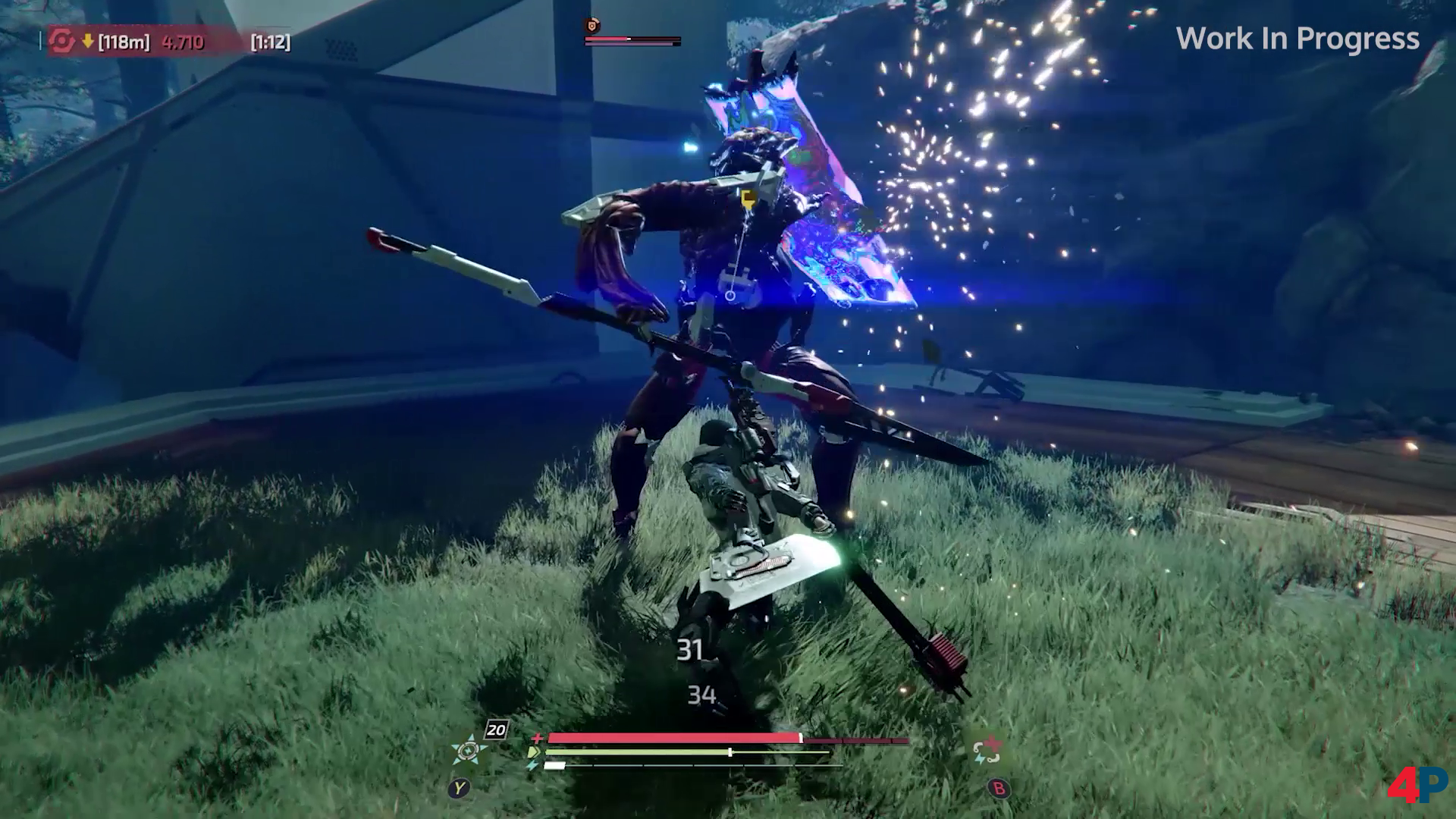Activate the star-shaped ability icon
Viewport: 1456px width, 819px height.
click(x=469, y=750)
